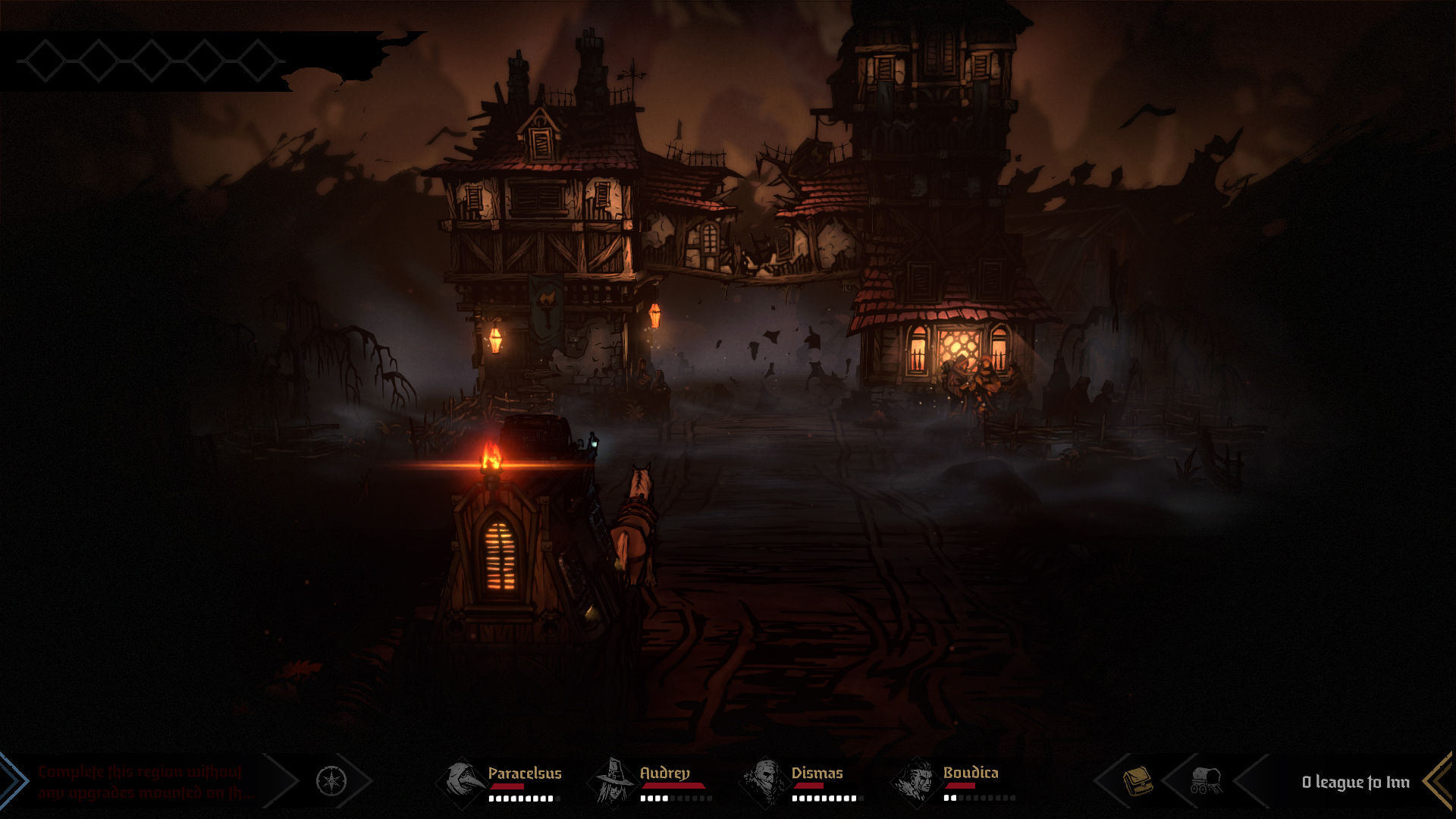Expand the region objective text
The image size is (1456, 819).
(x=144, y=782)
